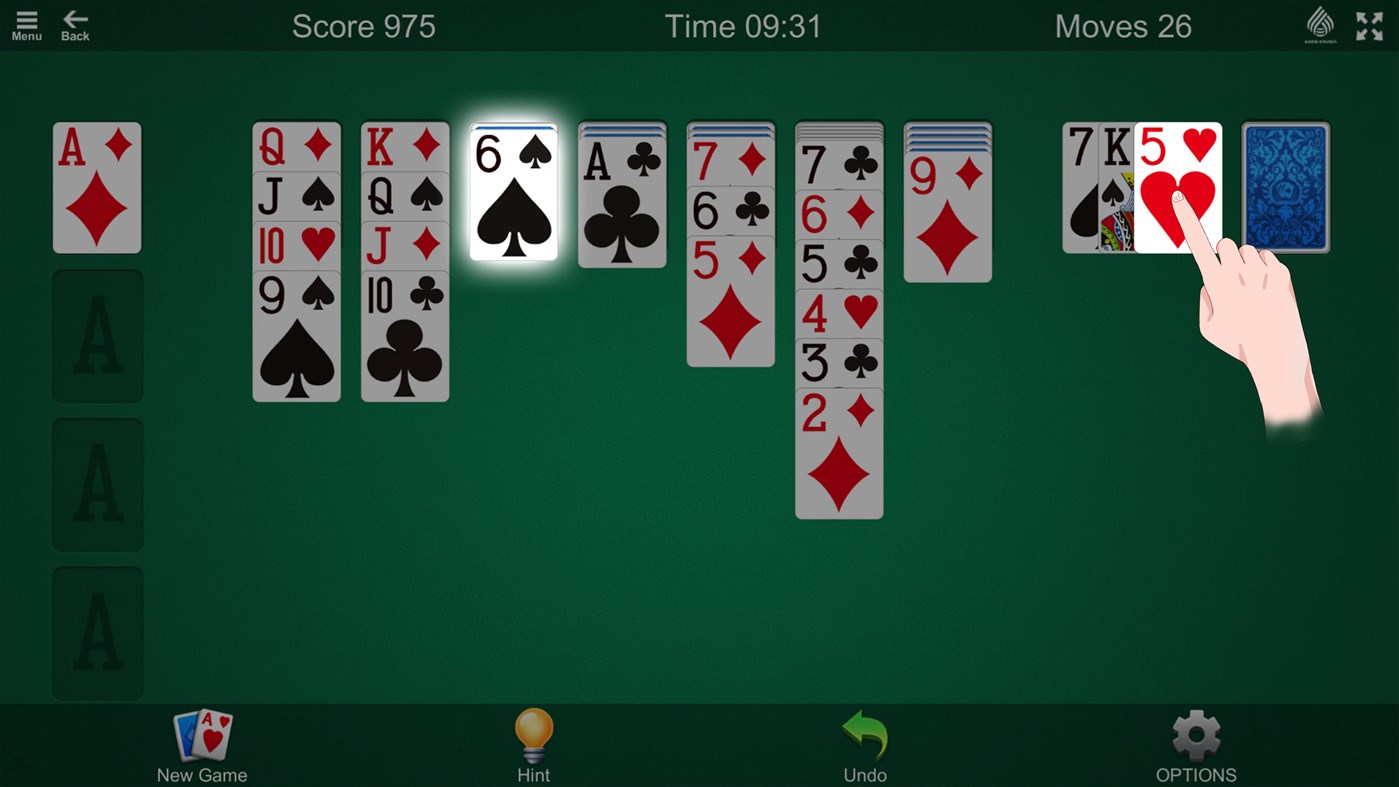Select the Ace of clubs pile
The image size is (1399, 787).
tap(621, 195)
